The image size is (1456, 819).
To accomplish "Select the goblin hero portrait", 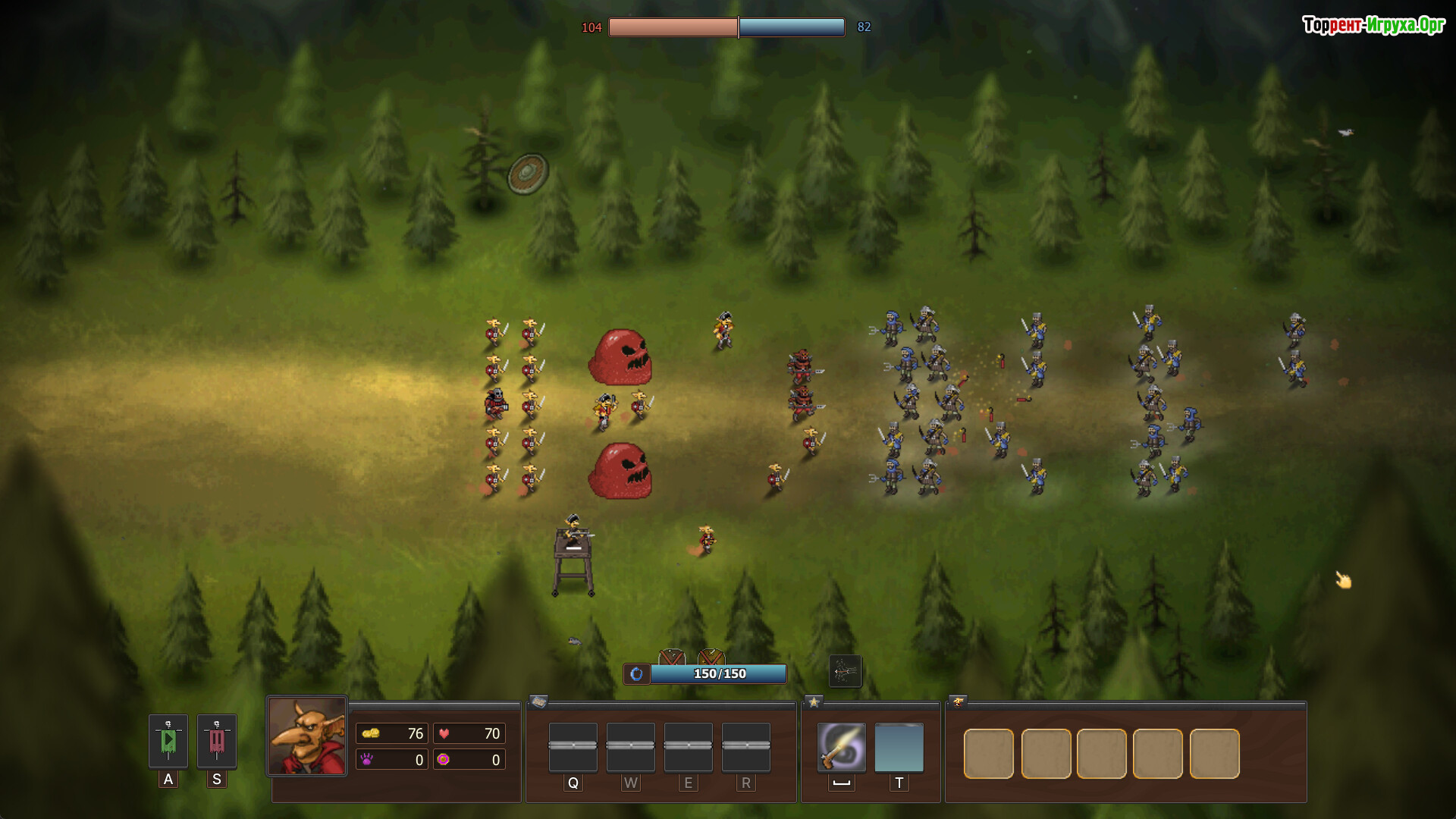I will point(307,736).
